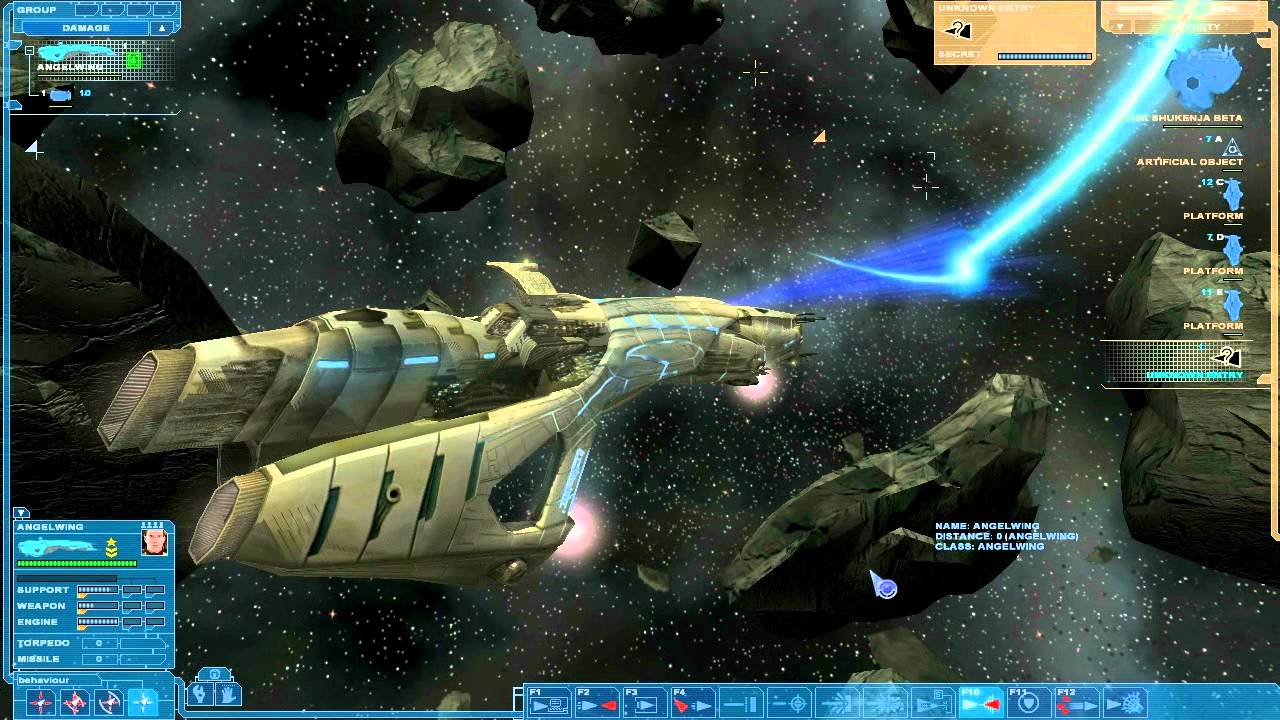
Task: Click the F2 attack command icon
Action: tap(594, 700)
